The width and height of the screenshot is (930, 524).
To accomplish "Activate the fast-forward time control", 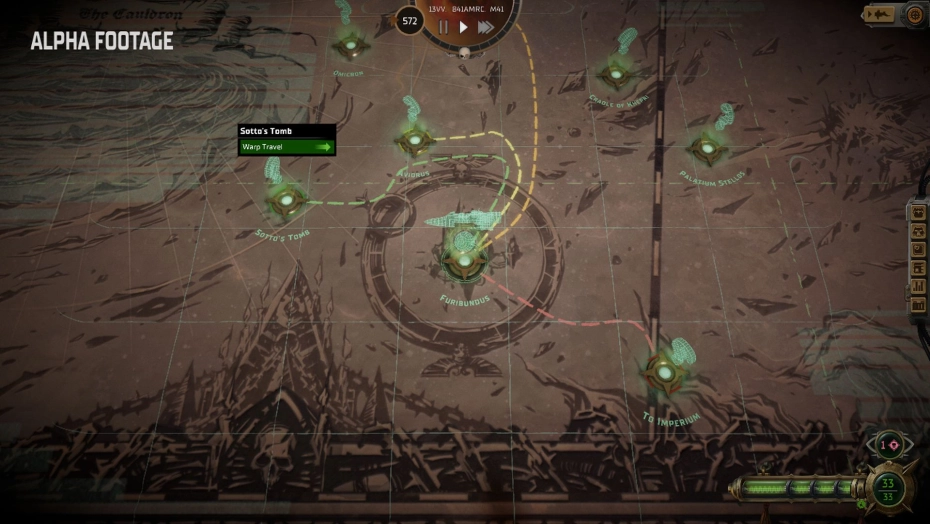I will [485, 27].
